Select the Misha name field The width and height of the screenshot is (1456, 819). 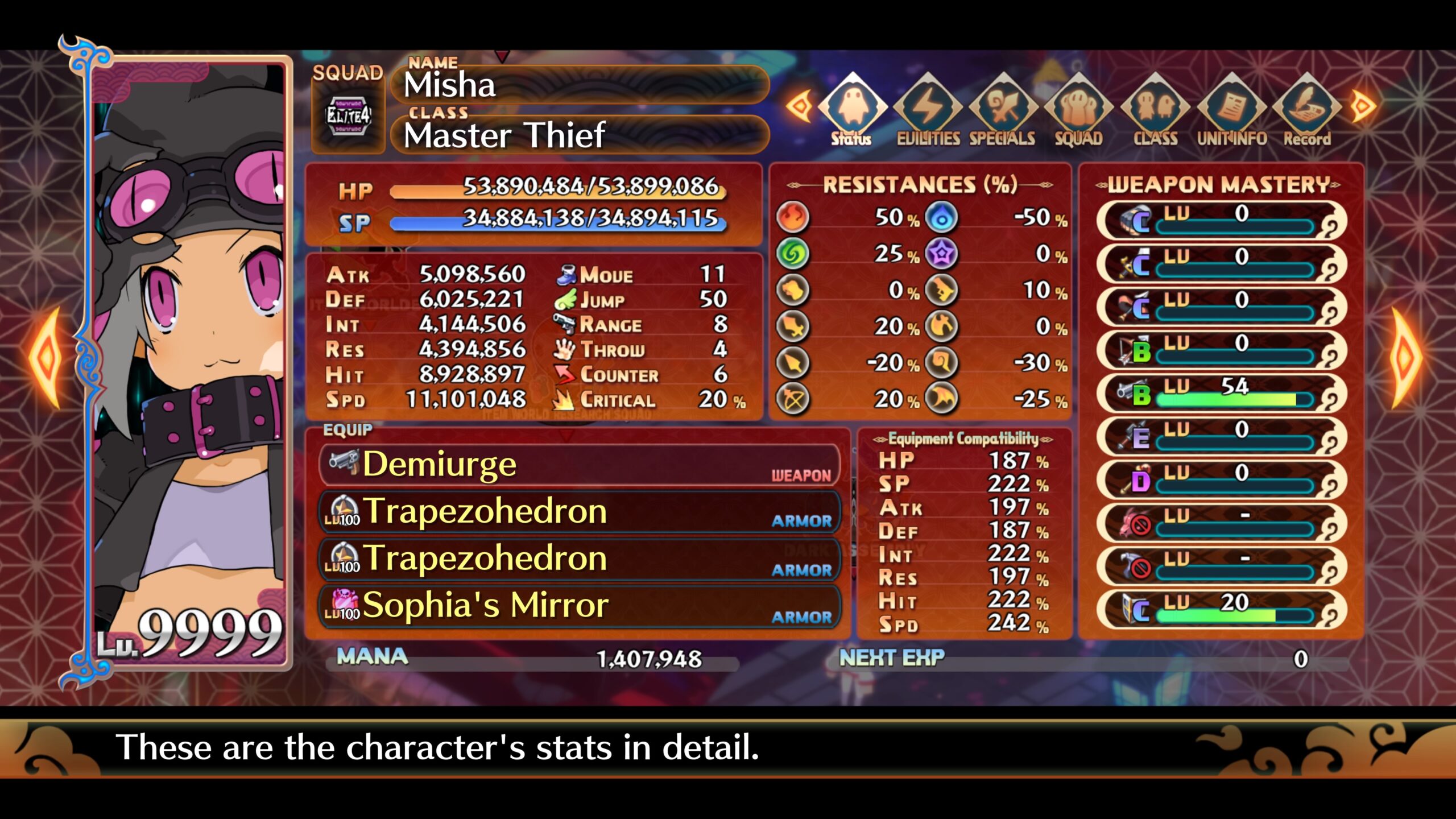point(580,85)
